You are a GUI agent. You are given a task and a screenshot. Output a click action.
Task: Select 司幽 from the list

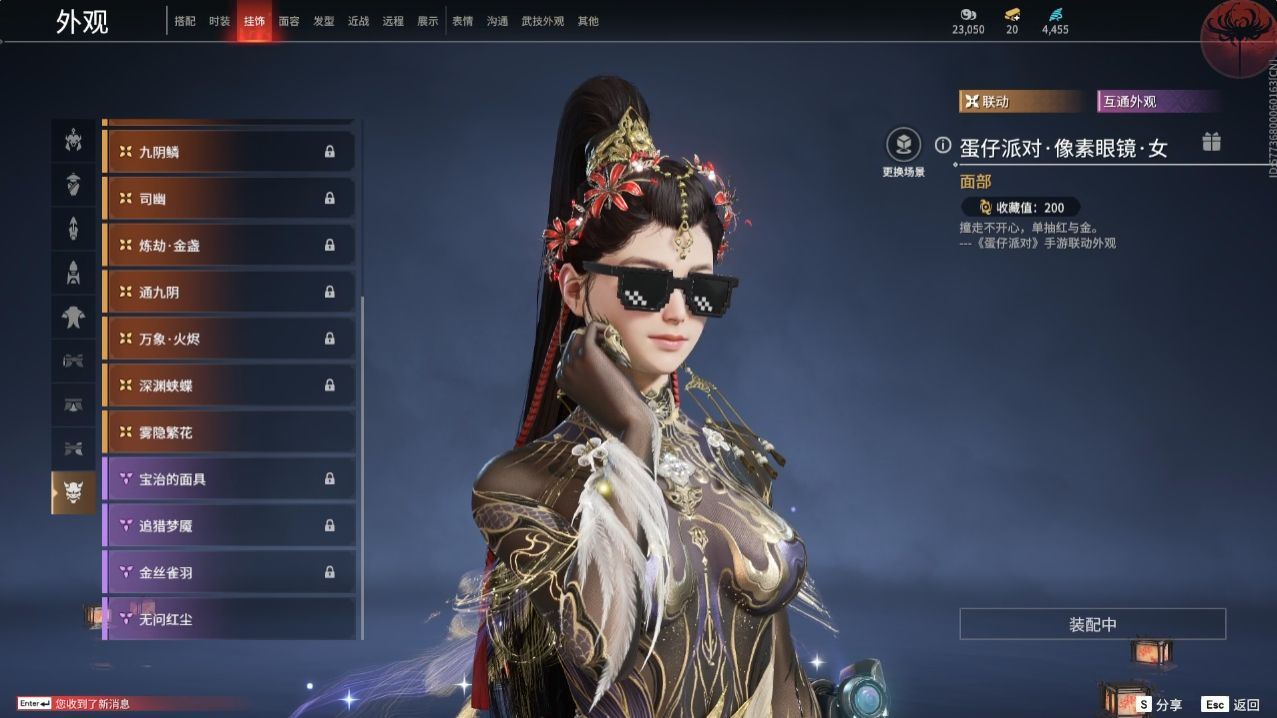coord(229,199)
